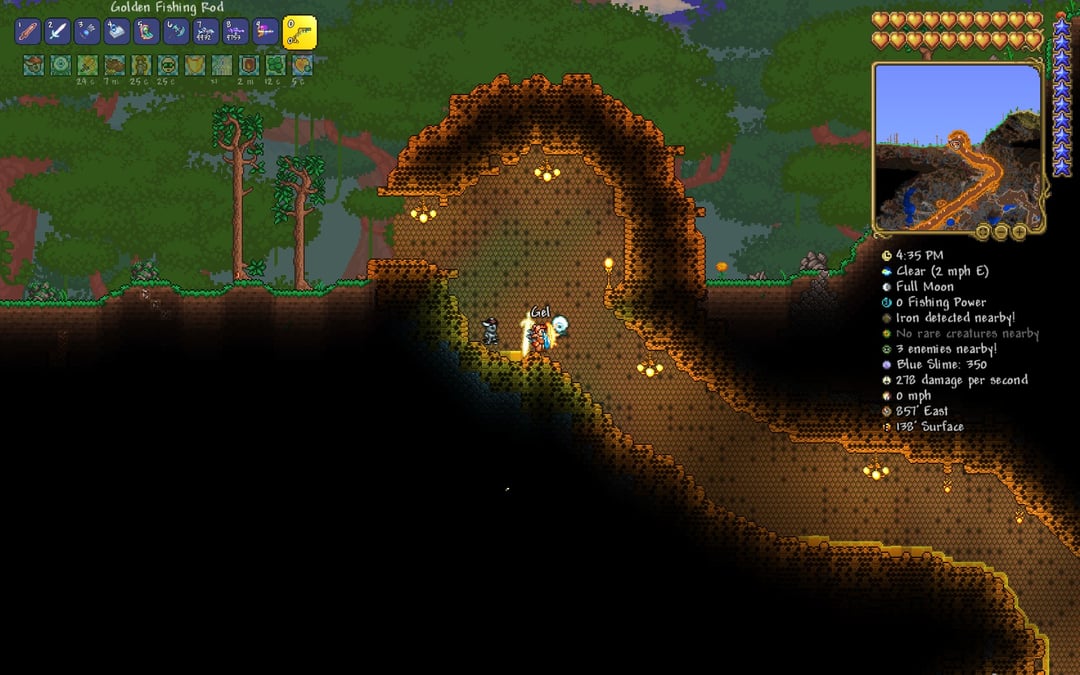The height and width of the screenshot is (675, 1080).
Task: Select the Golden Fishing Rod slot
Action: (300, 32)
